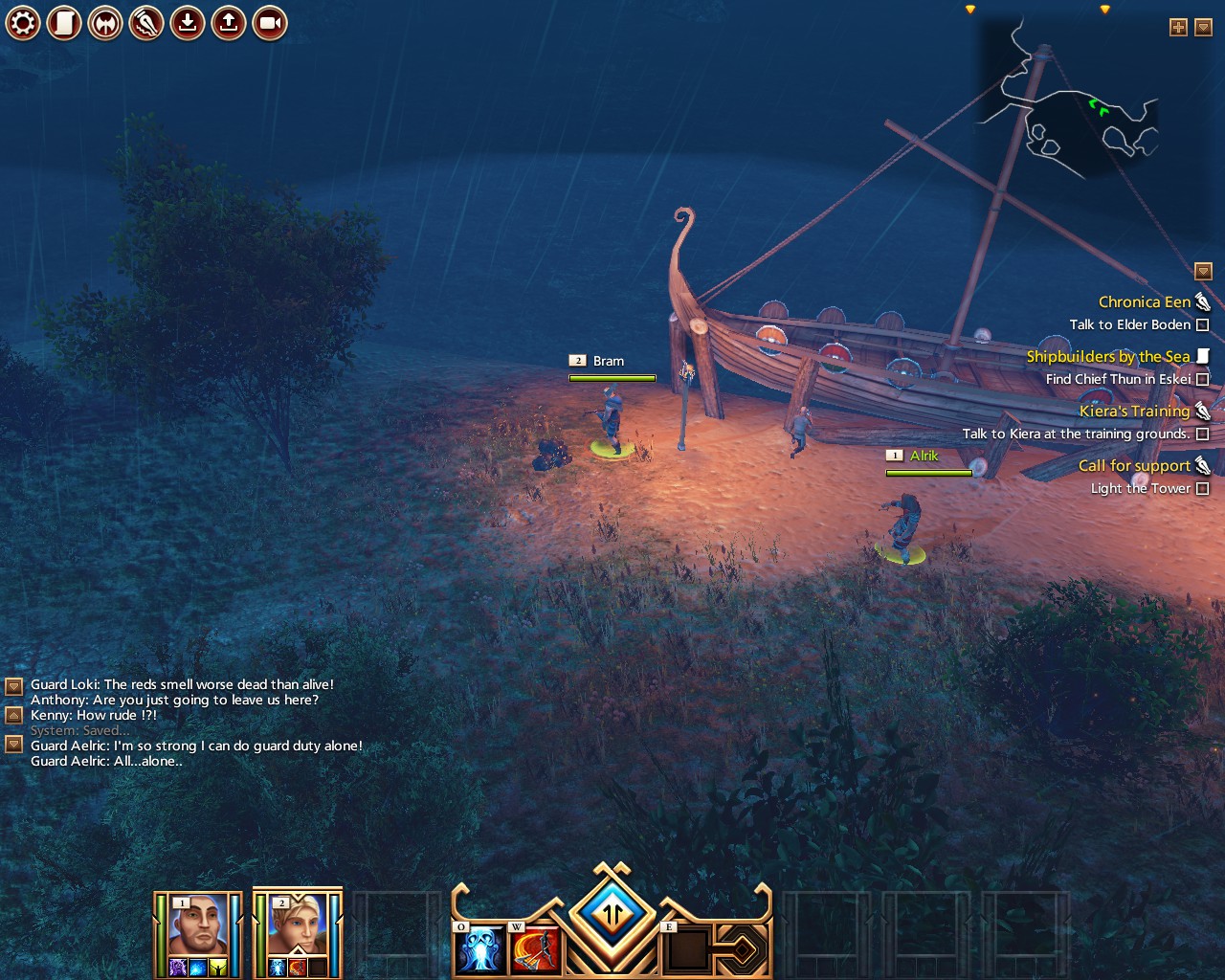
Task: Open the Shipbuilders by the Sea quest
Action: pyautogui.click(x=1107, y=357)
